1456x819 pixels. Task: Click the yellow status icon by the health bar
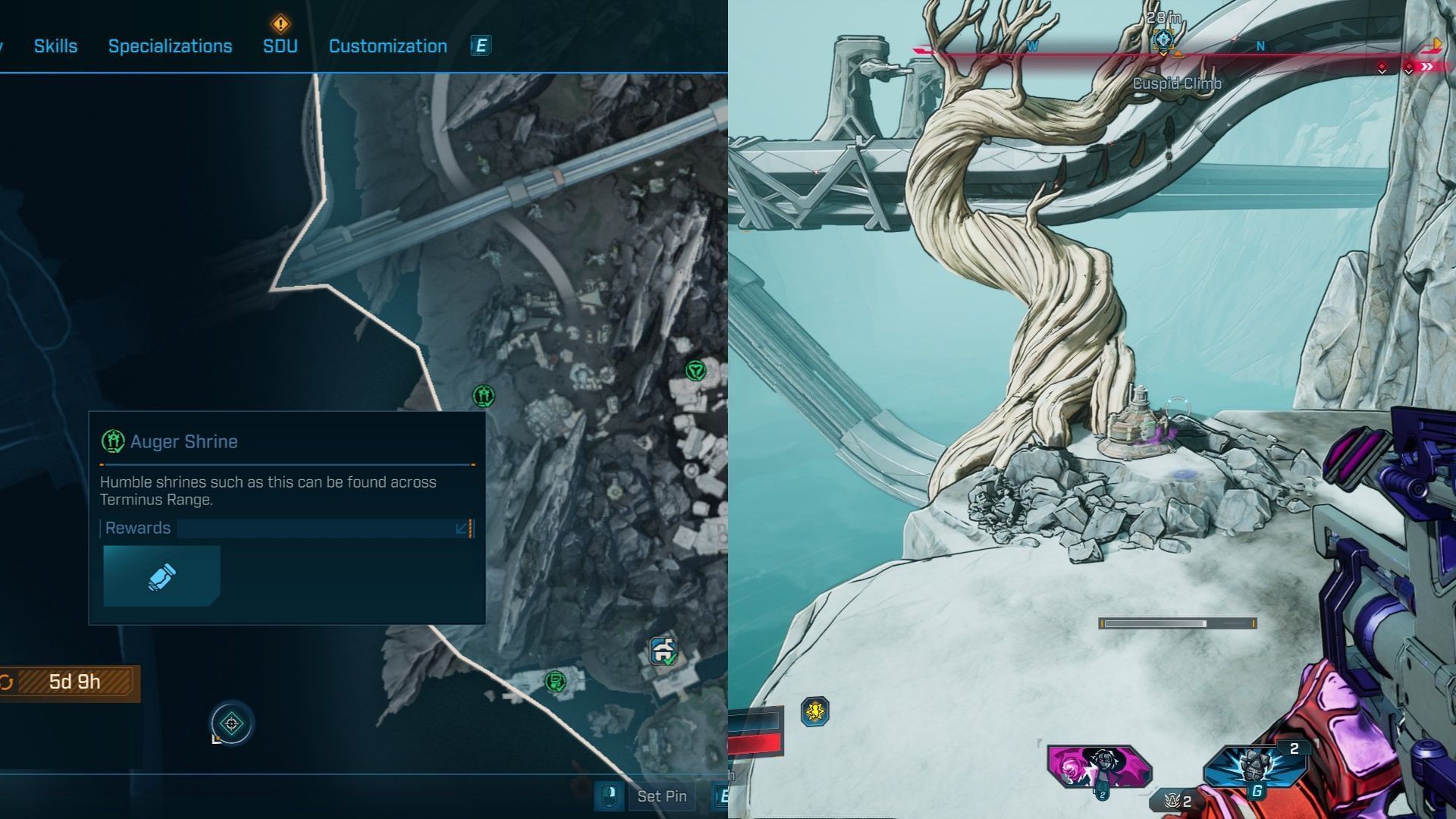(815, 711)
